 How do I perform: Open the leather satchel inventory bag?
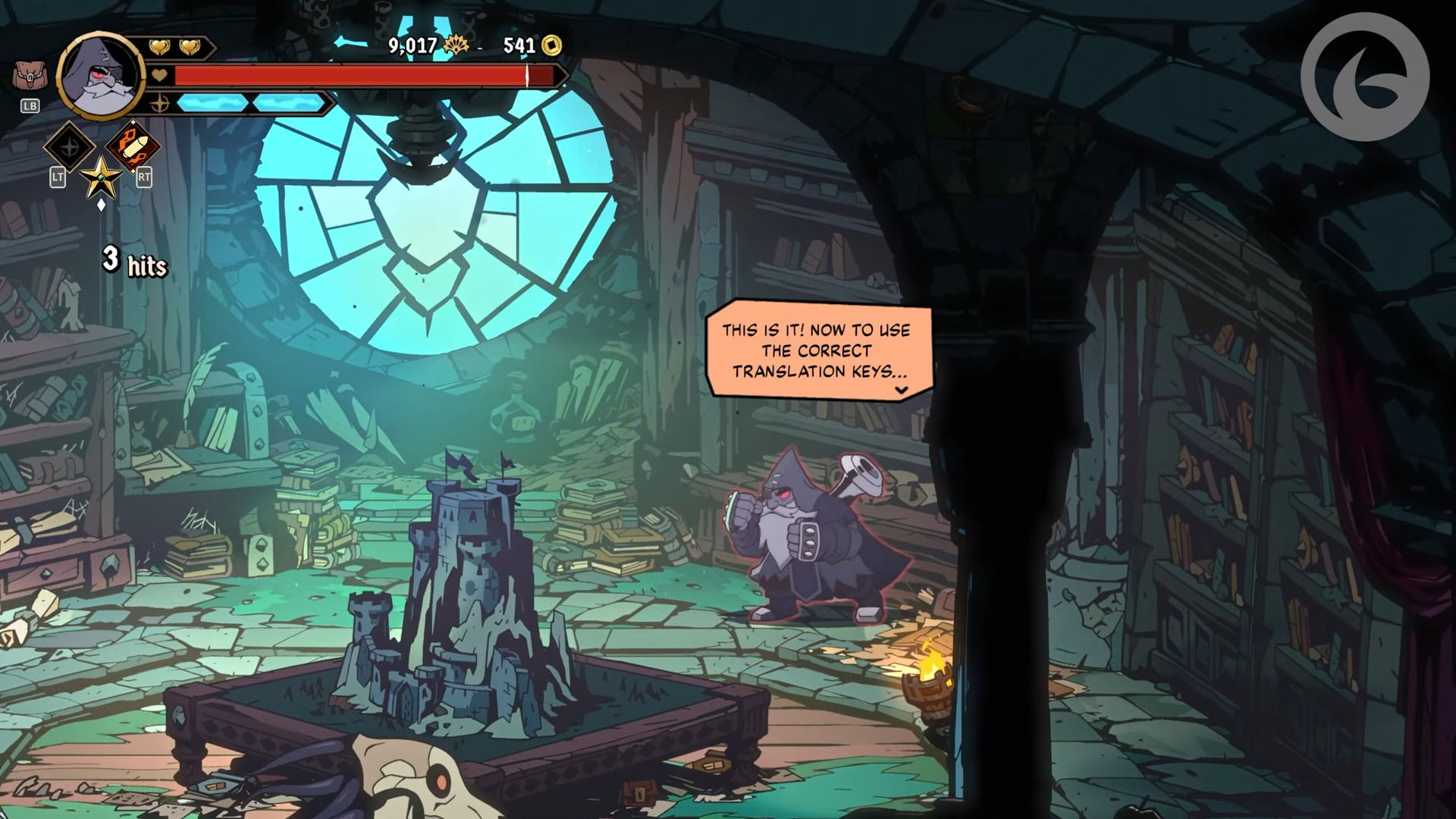coord(29,77)
